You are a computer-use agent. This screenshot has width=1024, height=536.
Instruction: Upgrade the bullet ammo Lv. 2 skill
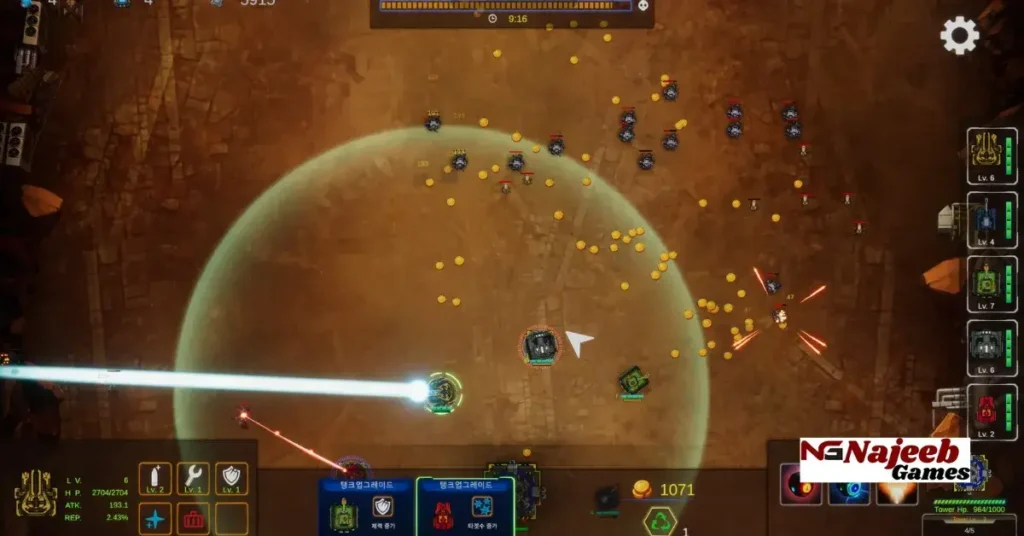[155, 478]
